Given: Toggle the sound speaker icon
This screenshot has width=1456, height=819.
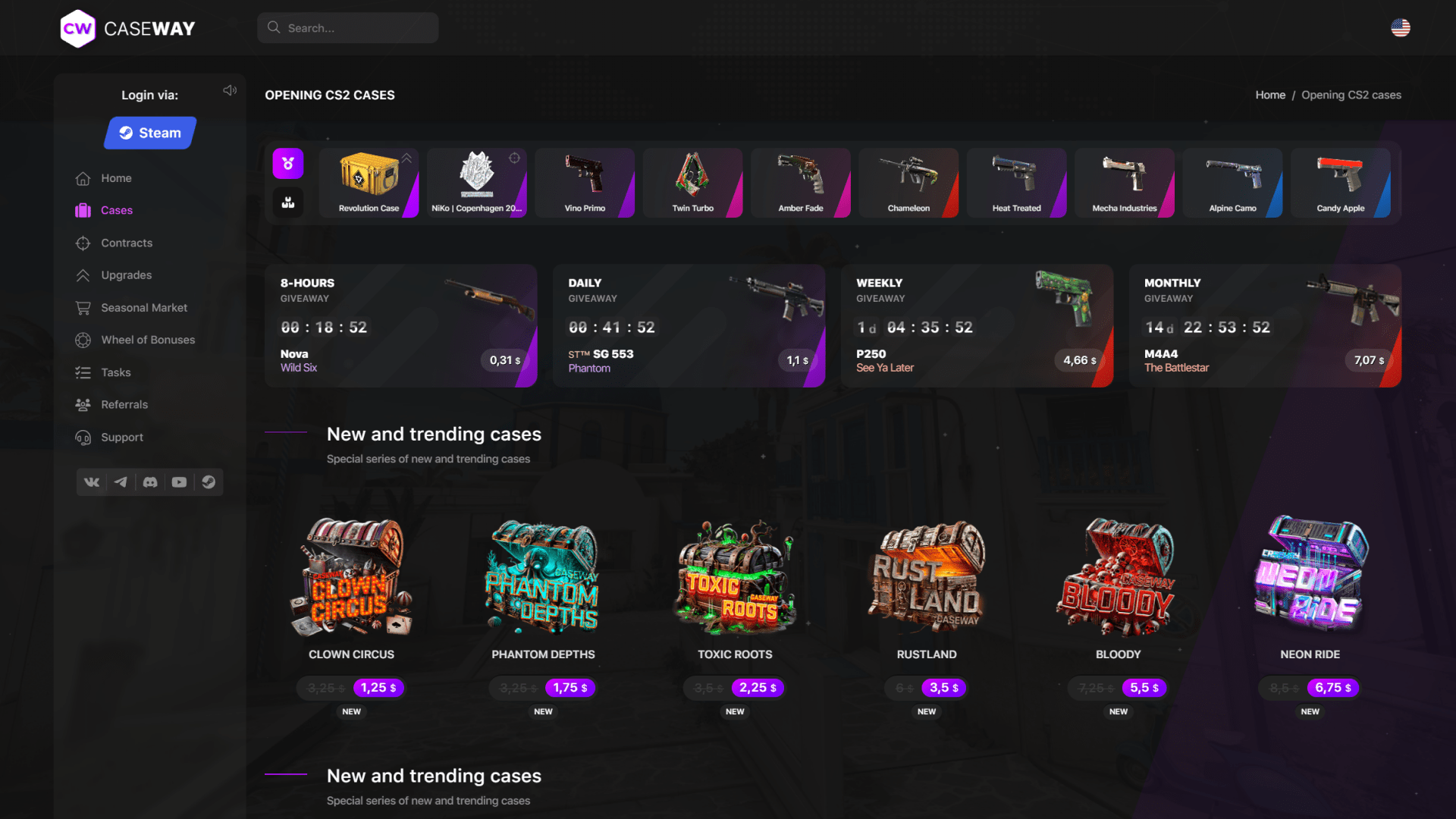Looking at the screenshot, I should pos(230,90).
